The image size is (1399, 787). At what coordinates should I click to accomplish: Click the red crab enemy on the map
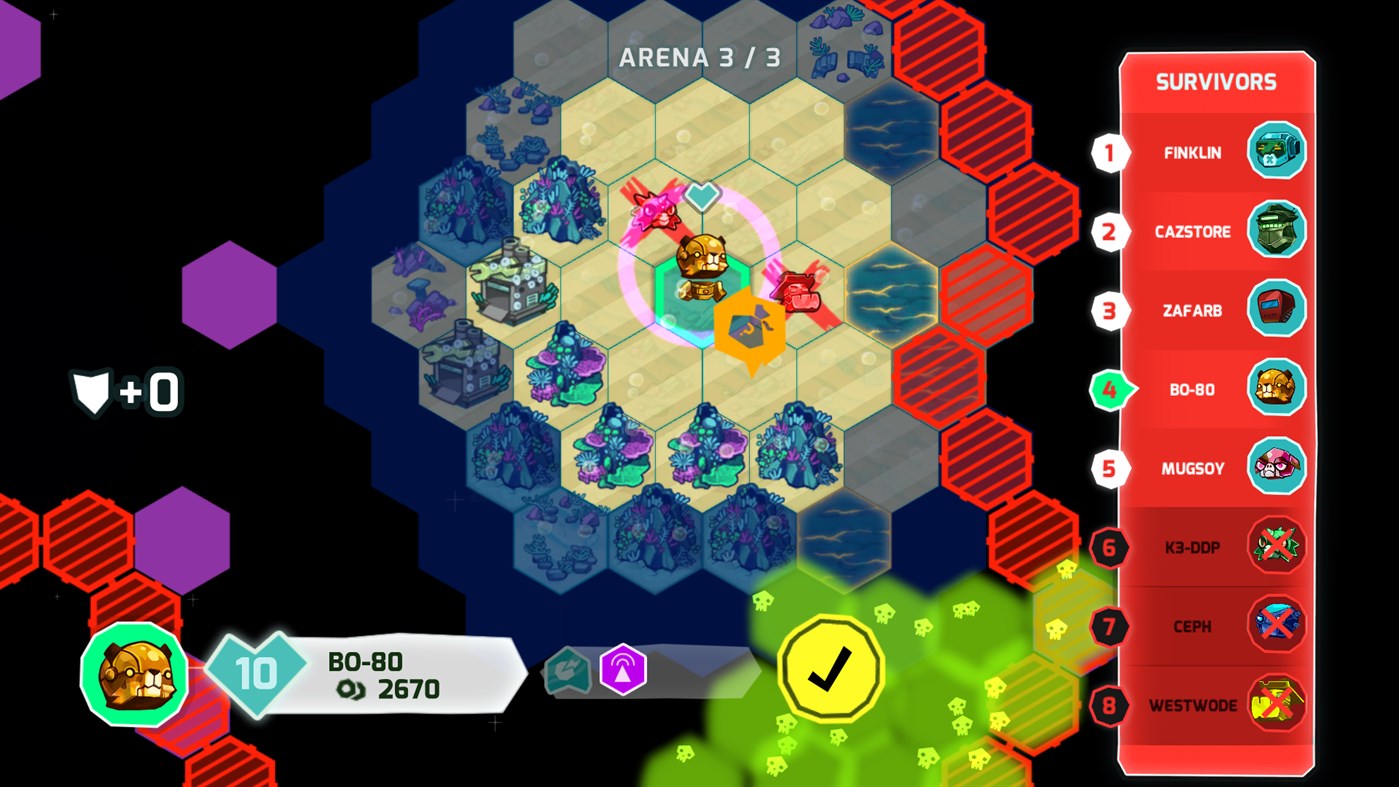pyautogui.click(x=797, y=290)
